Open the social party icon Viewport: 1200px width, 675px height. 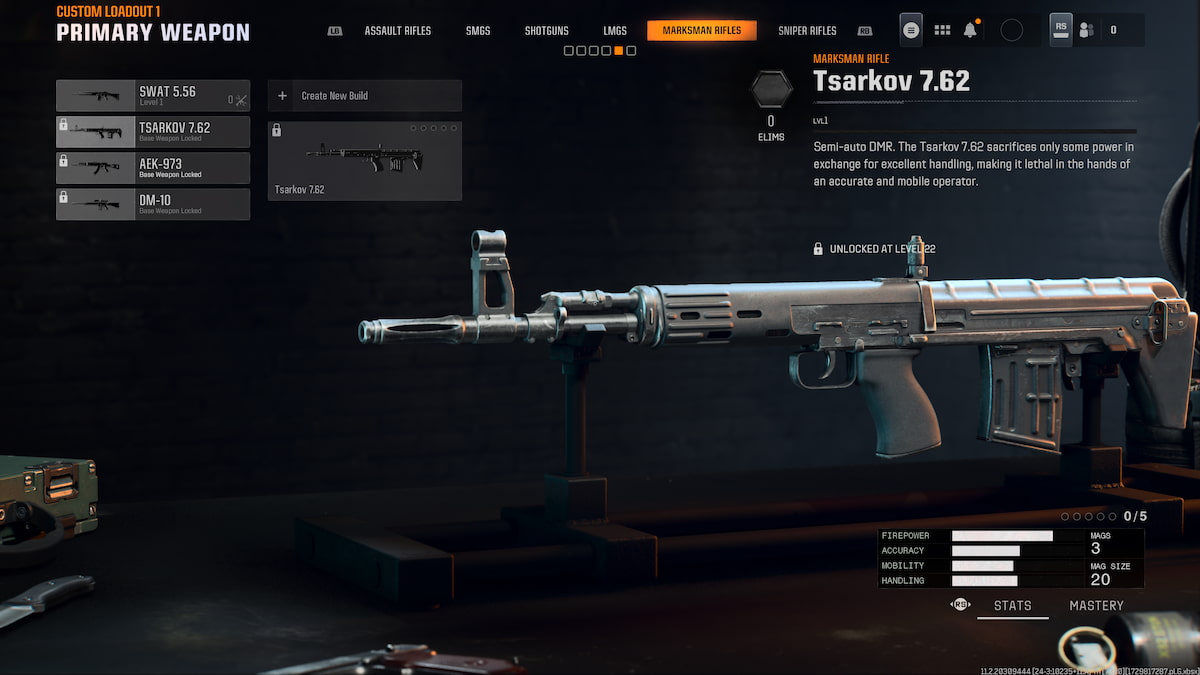pos(1087,30)
